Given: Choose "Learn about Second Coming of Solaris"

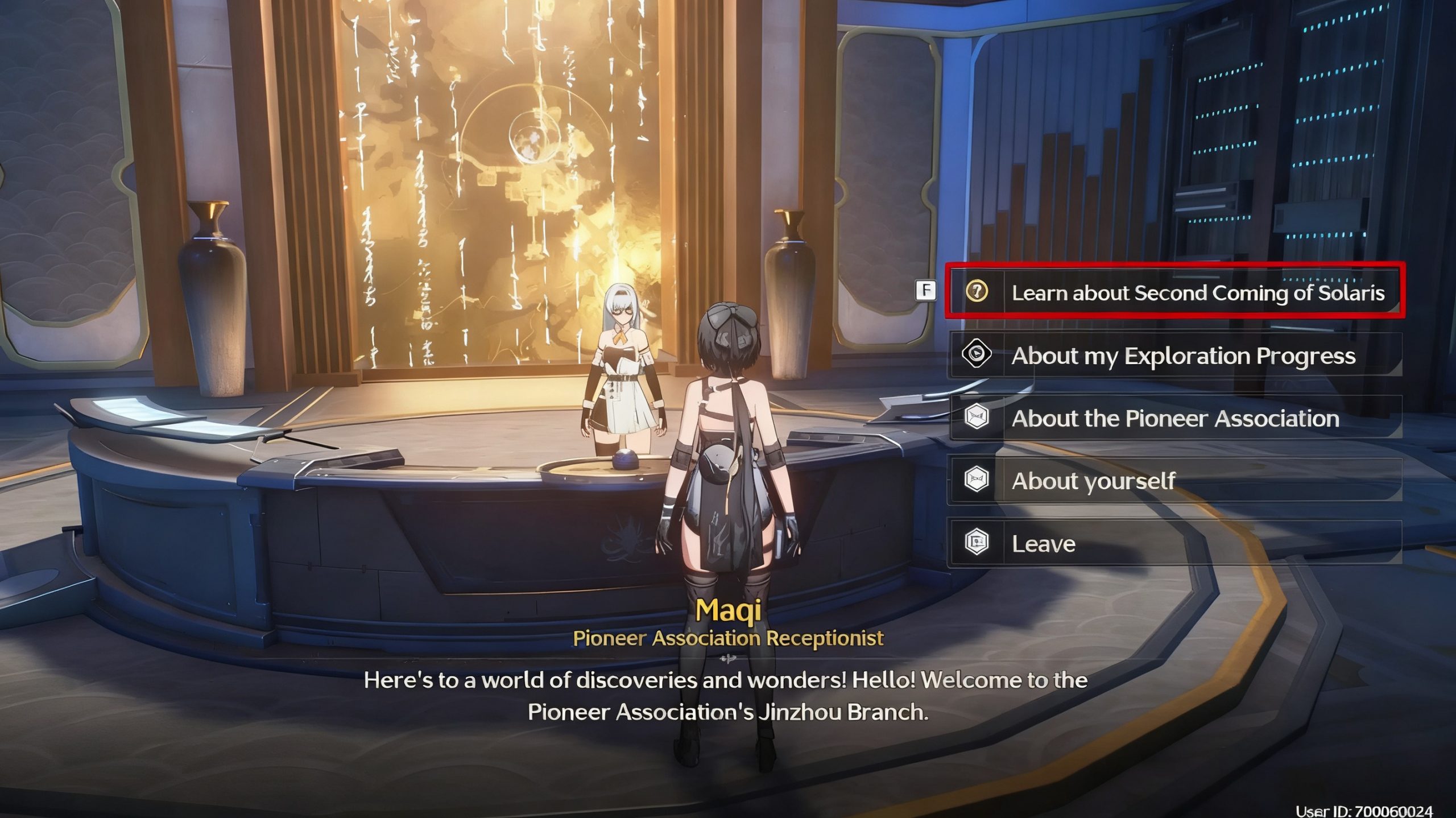Looking at the screenshot, I should pyautogui.click(x=1174, y=292).
